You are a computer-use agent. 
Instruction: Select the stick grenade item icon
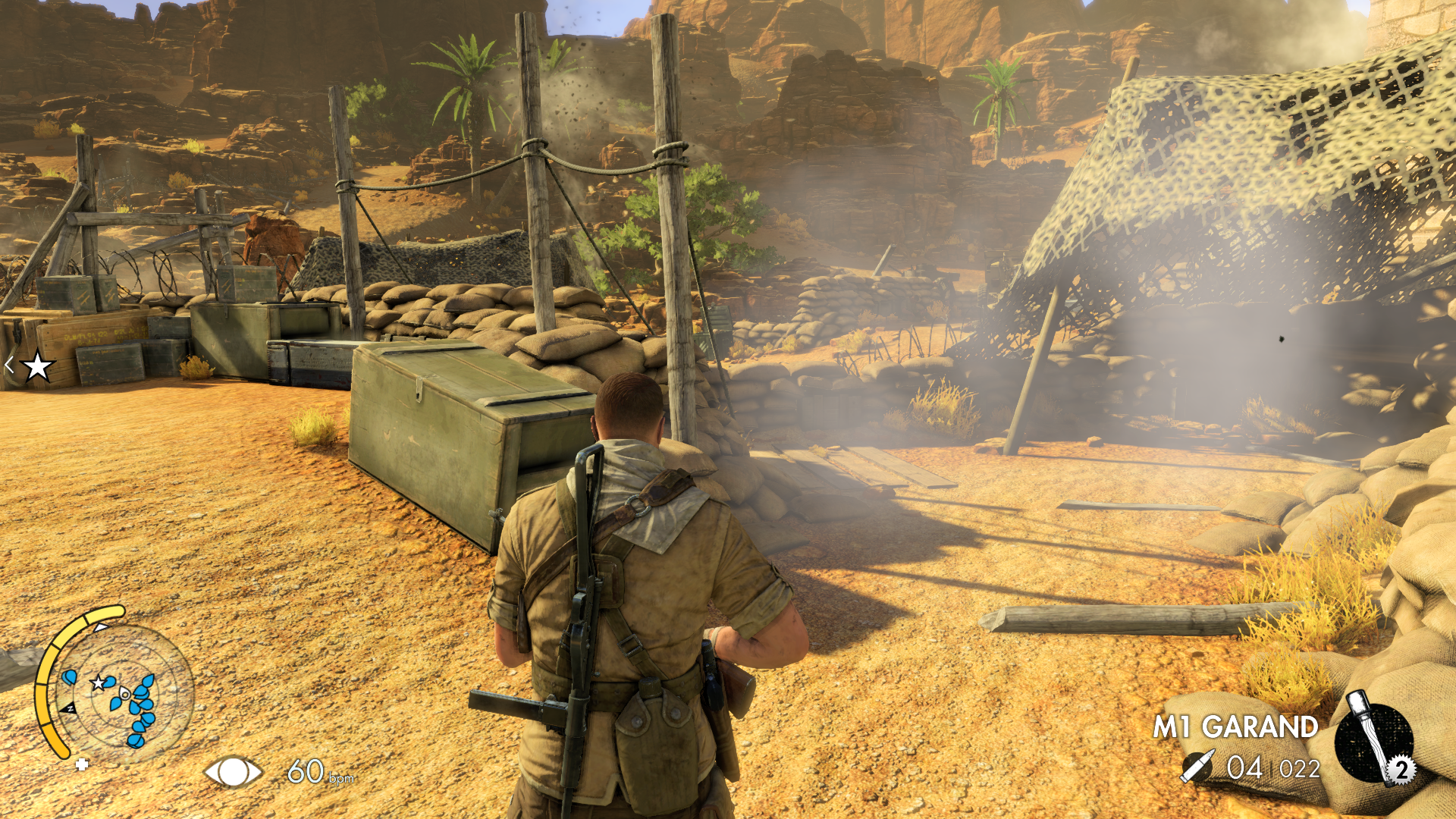pyautogui.click(x=1373, y=740)
